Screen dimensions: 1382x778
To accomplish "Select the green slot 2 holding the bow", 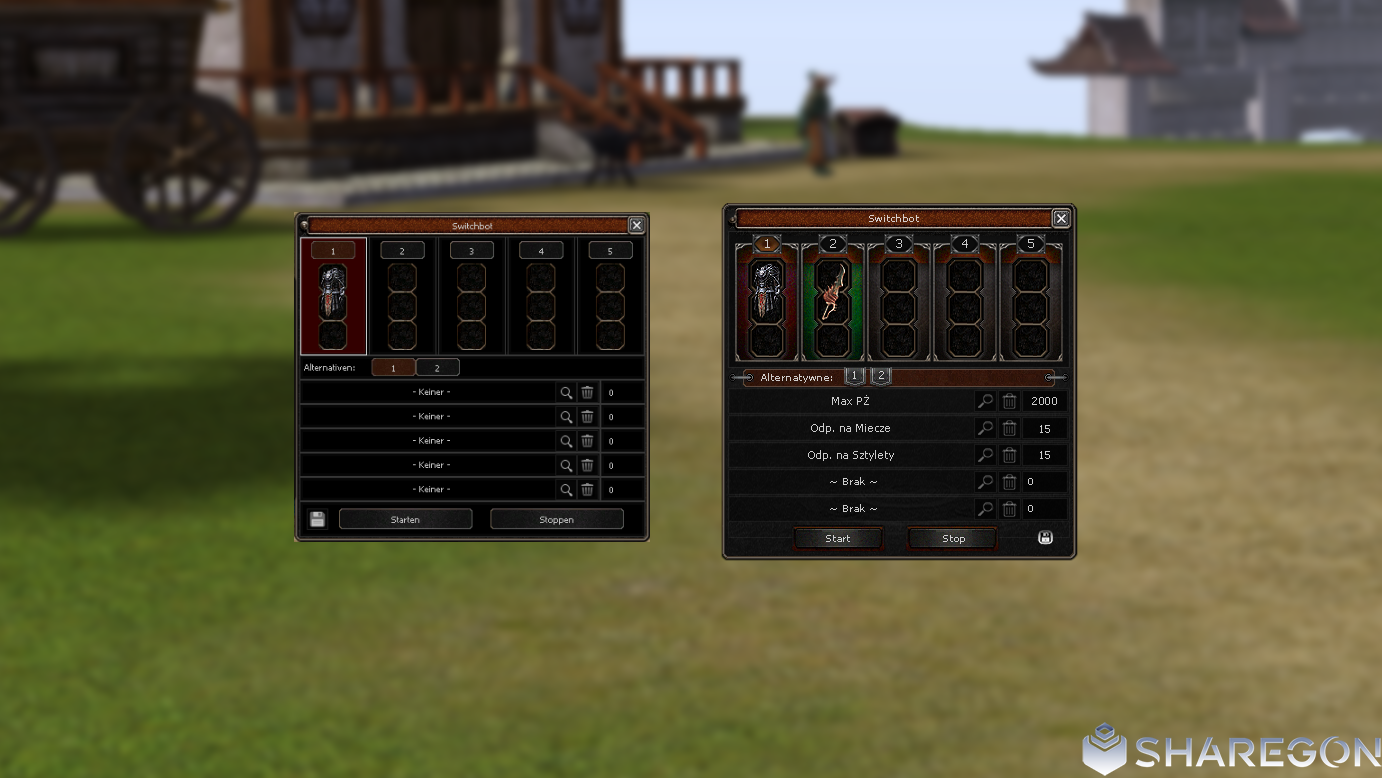I will 832,300.
